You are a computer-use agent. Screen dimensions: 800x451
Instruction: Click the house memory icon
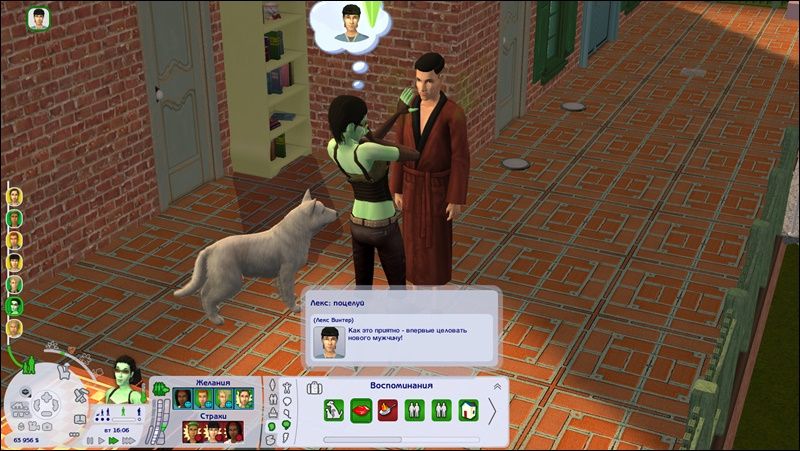coord(468,409)
